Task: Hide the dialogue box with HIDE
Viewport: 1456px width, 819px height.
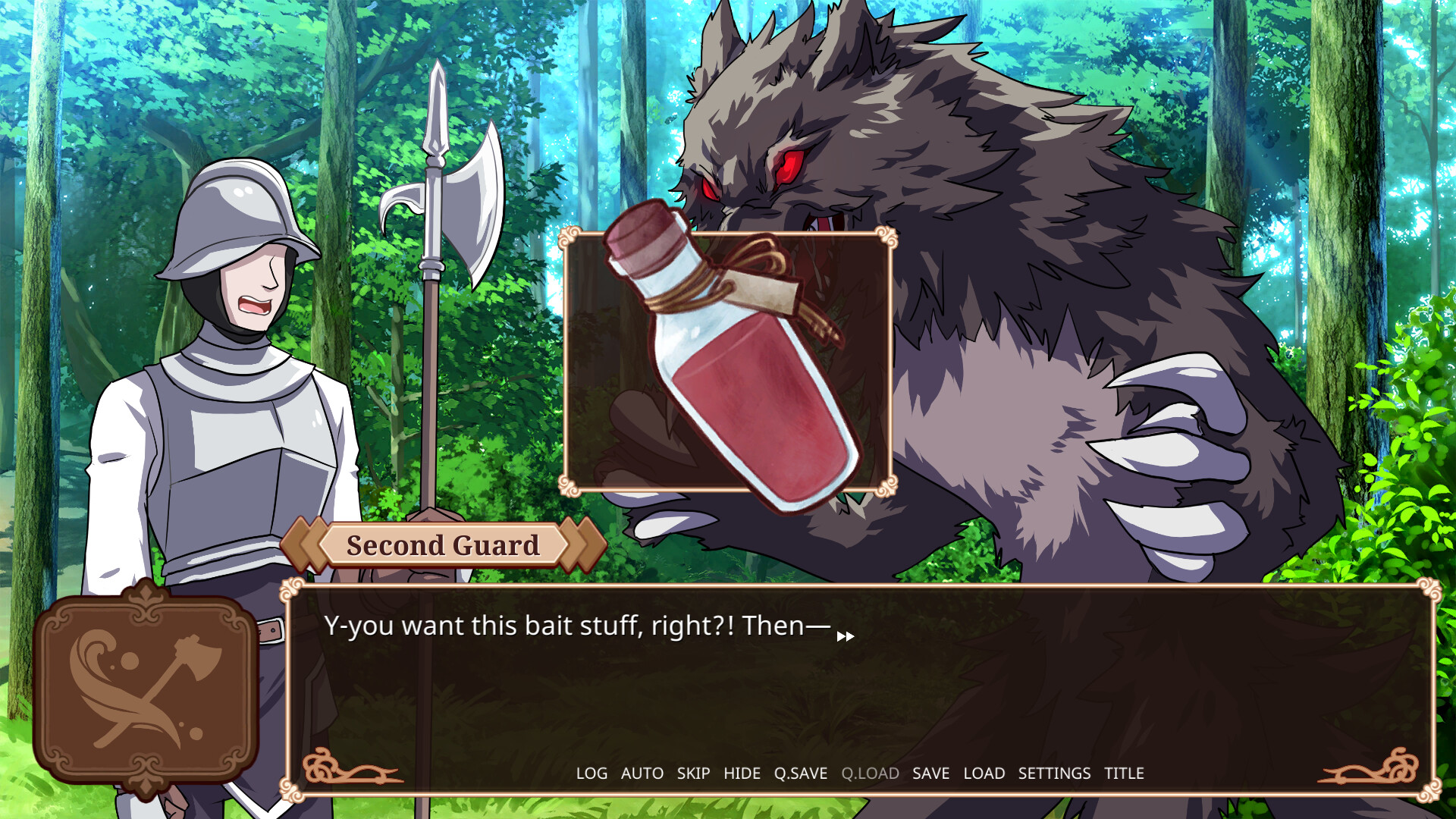Action: click(742, 773)
